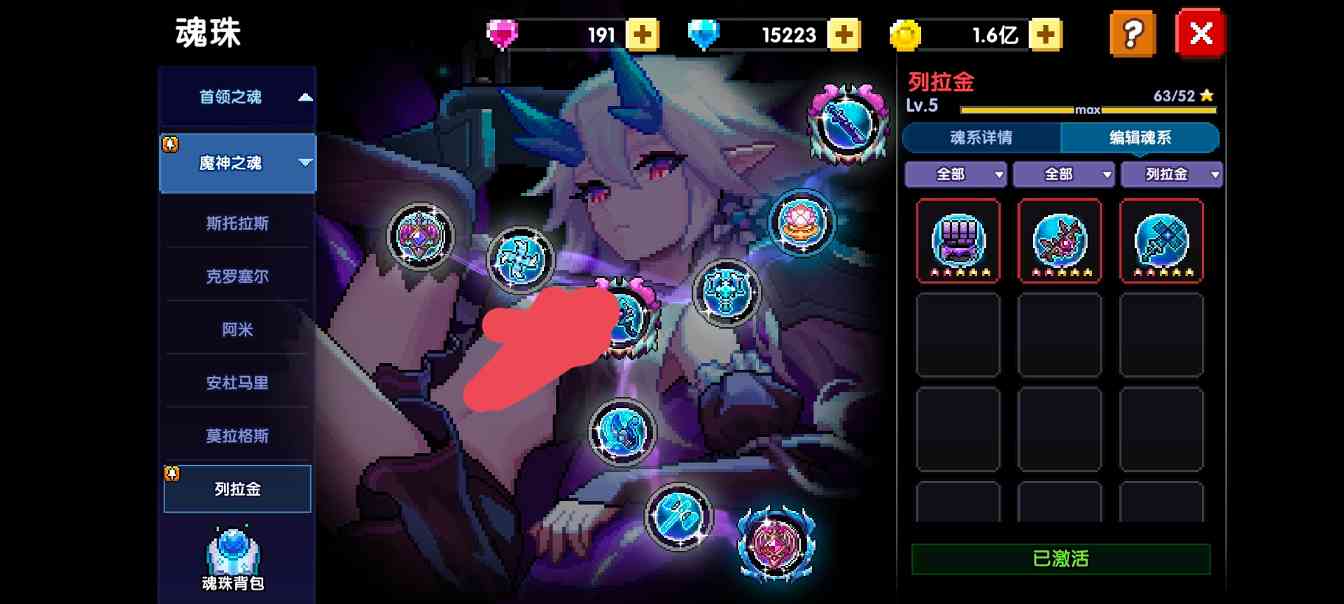Switch to the 编辑魂系 tab
Viewport: 1344px width, 604px height.
click(1139, 138)
